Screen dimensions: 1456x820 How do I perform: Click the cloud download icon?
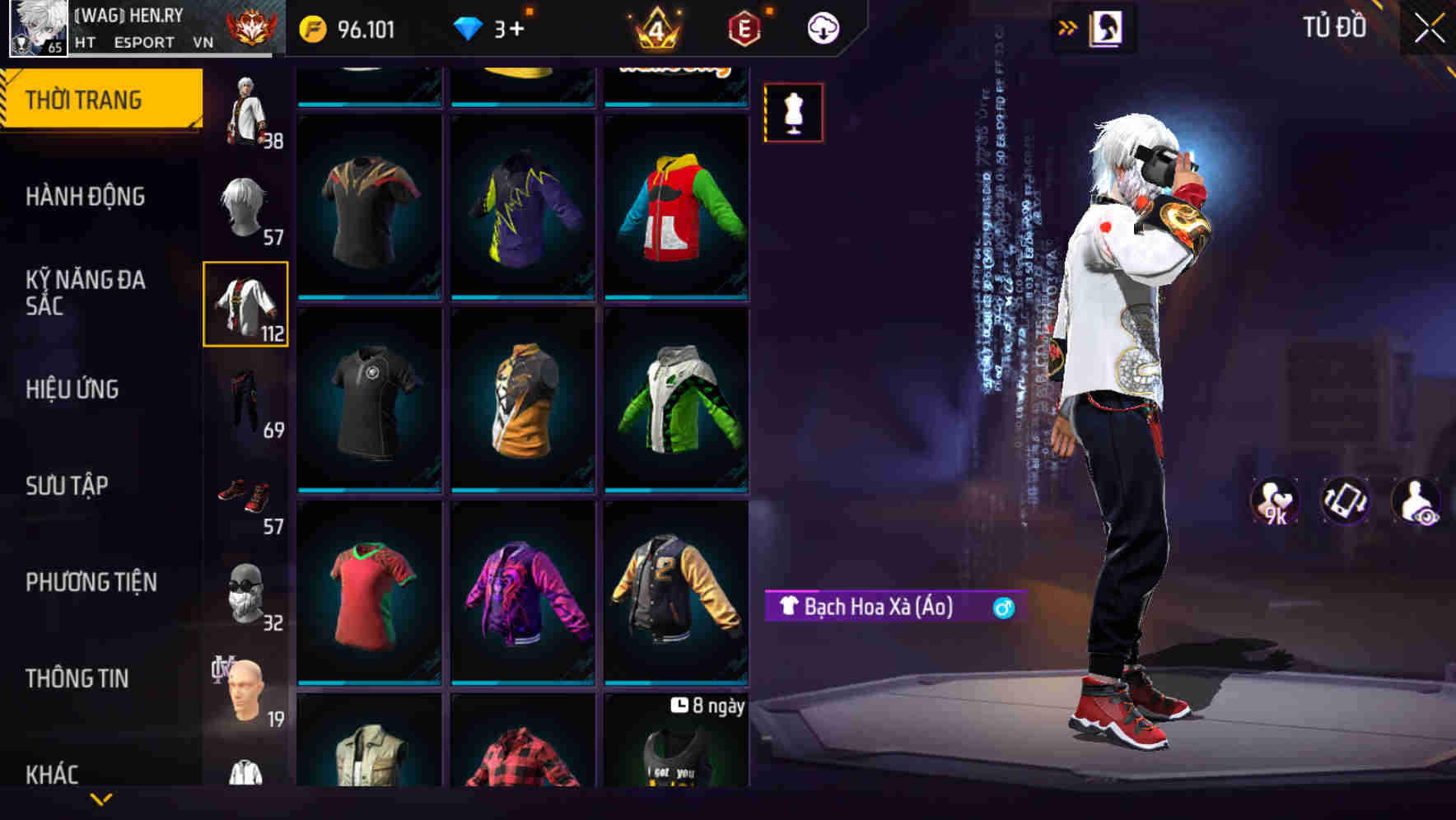823,27
